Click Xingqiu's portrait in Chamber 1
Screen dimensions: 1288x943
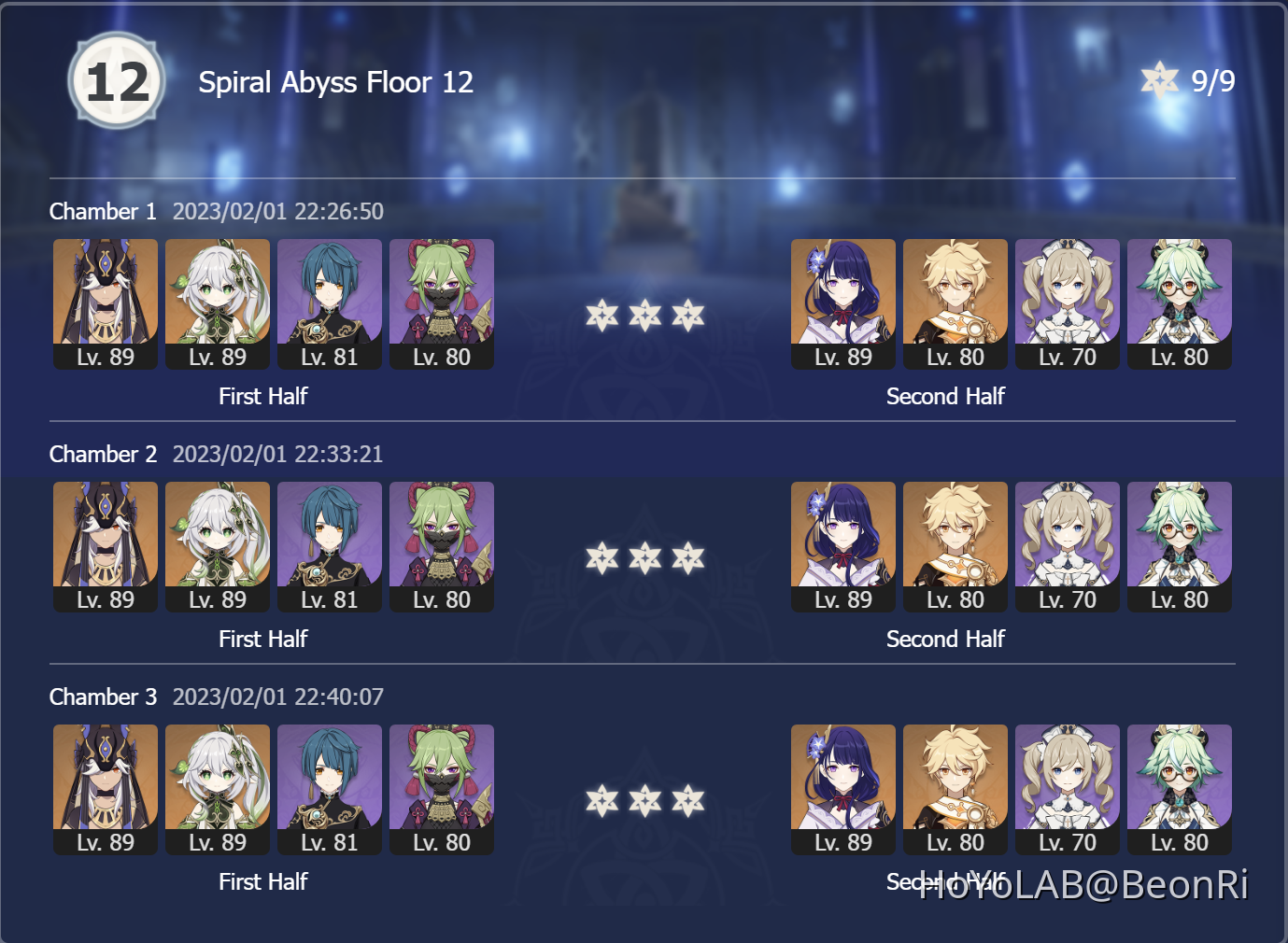click(329, 303)
